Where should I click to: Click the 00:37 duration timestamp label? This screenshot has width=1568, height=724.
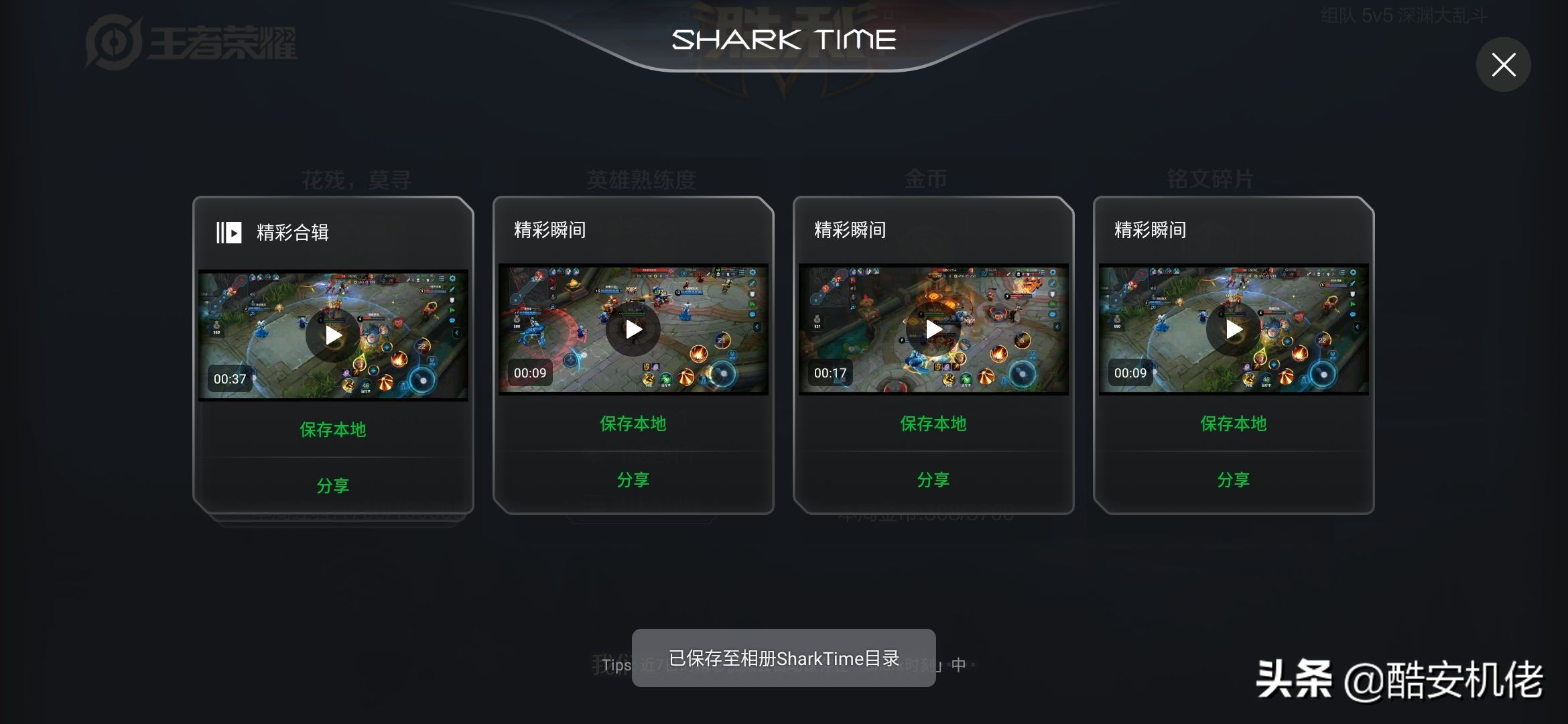coord(230,378)
